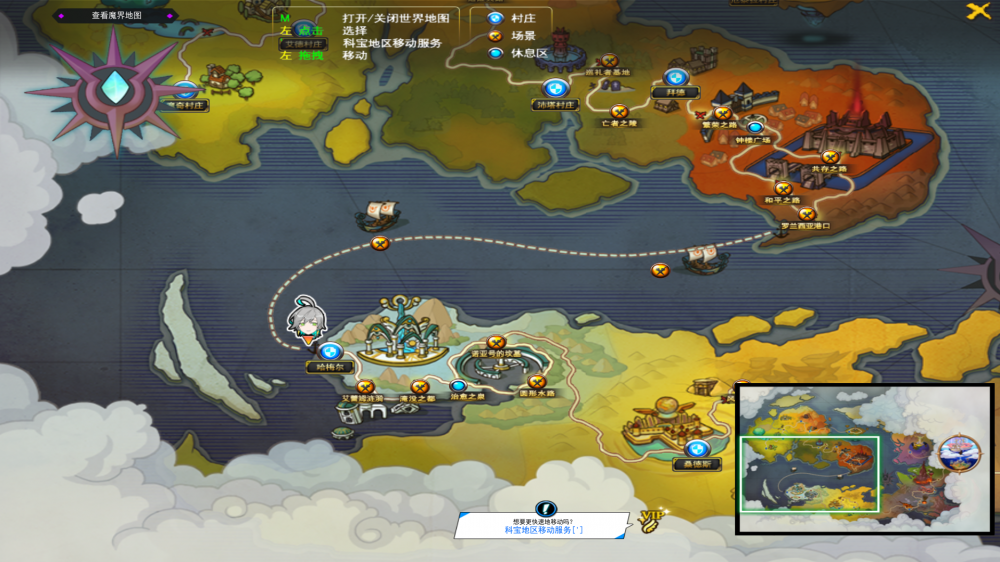This screenshot has height=562, width=1000.
Task: Choose the 和平之路 dungeon marker
Action: coord(783,188)
